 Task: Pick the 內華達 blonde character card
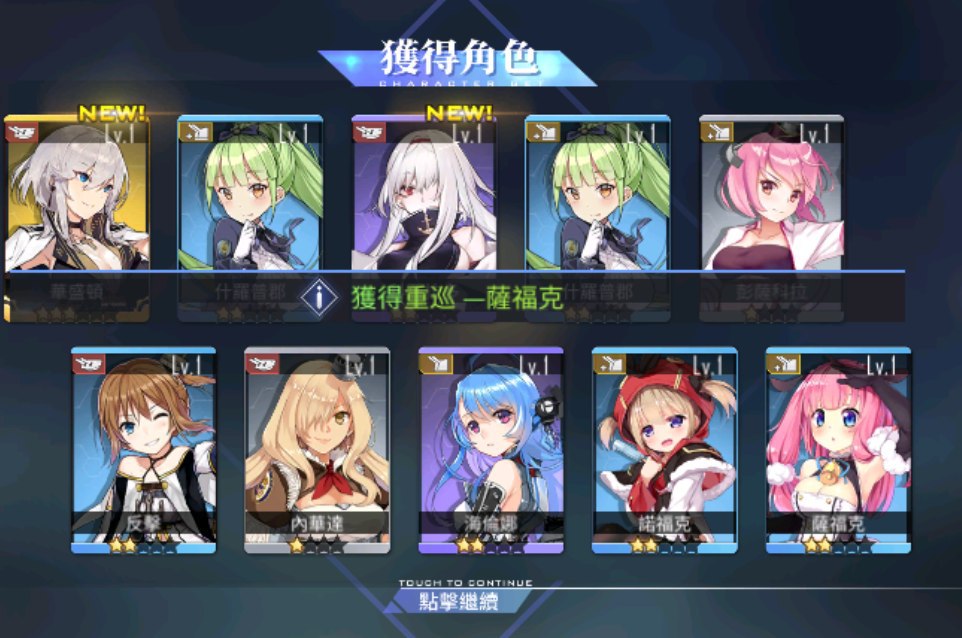[x=317, y=450]
